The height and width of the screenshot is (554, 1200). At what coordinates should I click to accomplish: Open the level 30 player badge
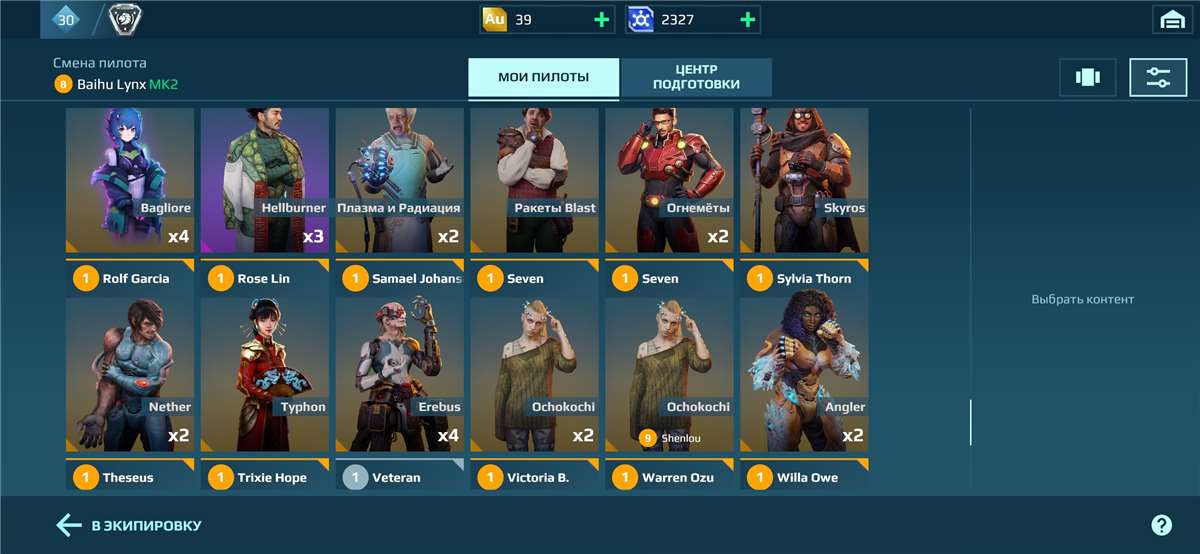[x=66, y=19]
